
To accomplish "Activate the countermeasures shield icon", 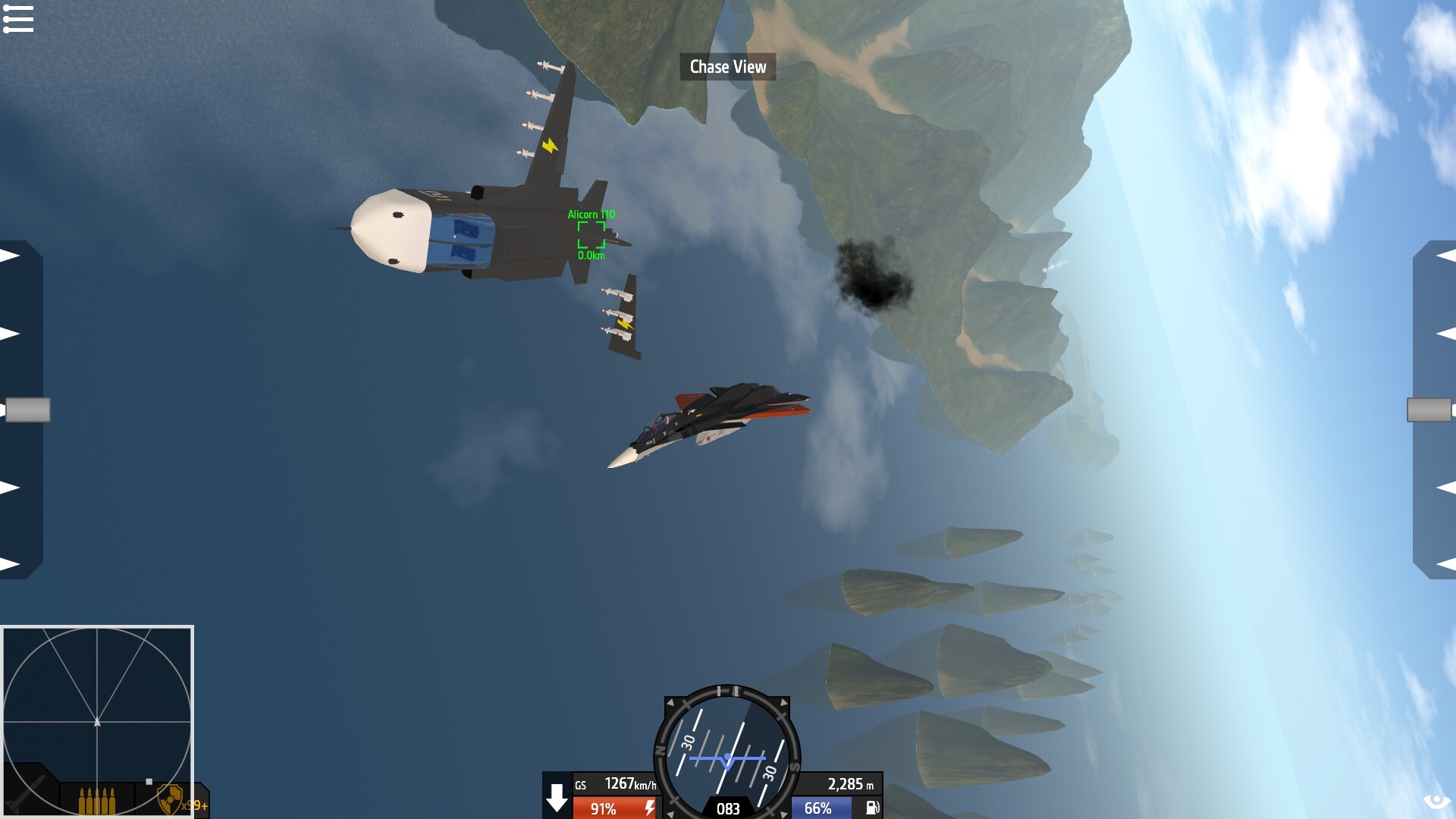I will click(x=169, y=799).
